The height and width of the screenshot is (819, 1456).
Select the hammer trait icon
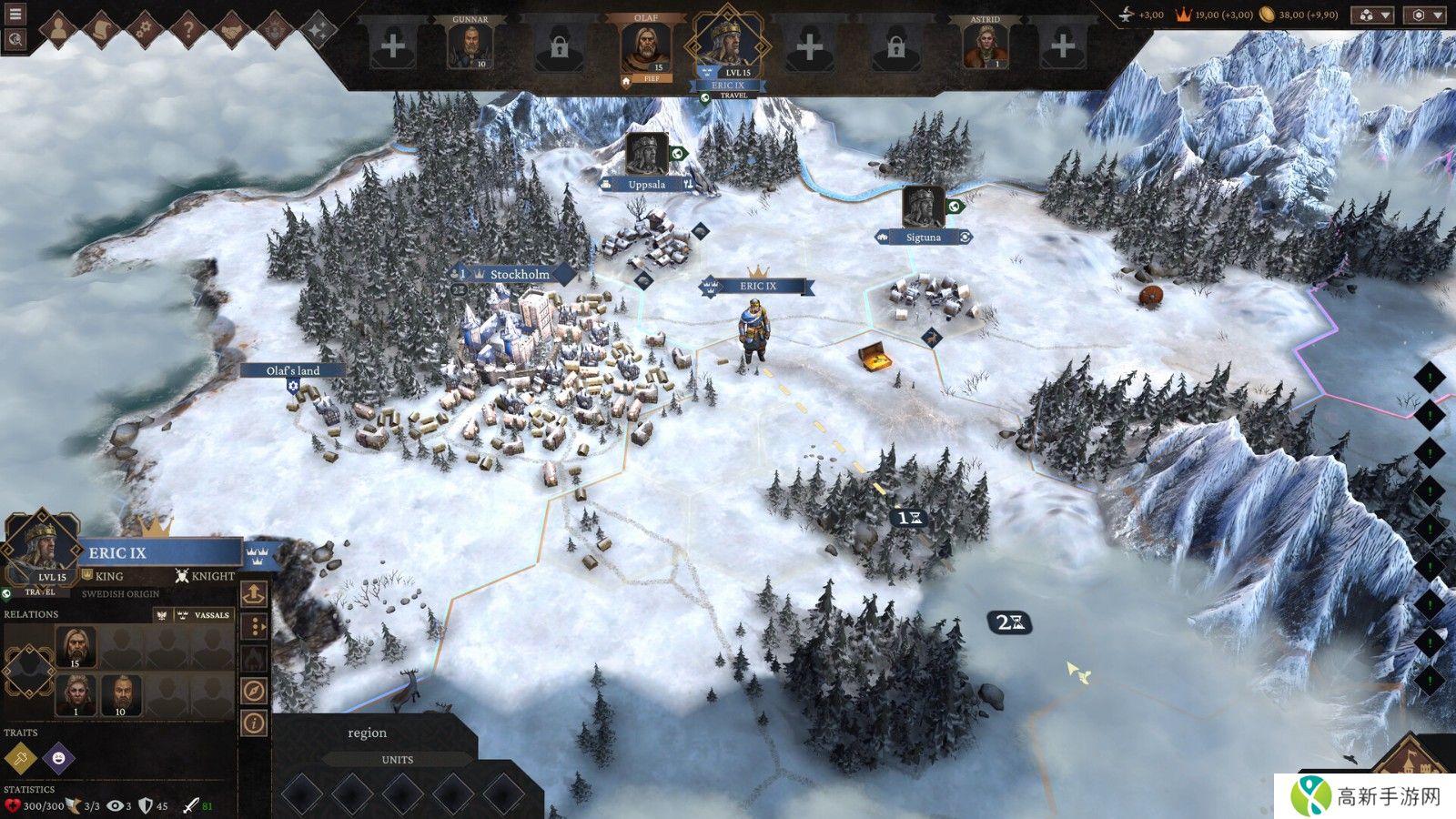coord(20,757)
